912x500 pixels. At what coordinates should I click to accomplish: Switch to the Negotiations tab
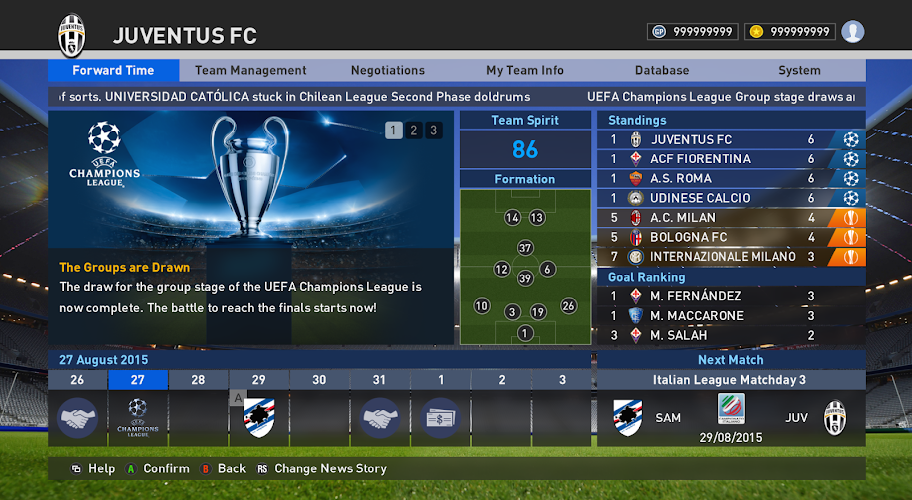tap(387, 70)
